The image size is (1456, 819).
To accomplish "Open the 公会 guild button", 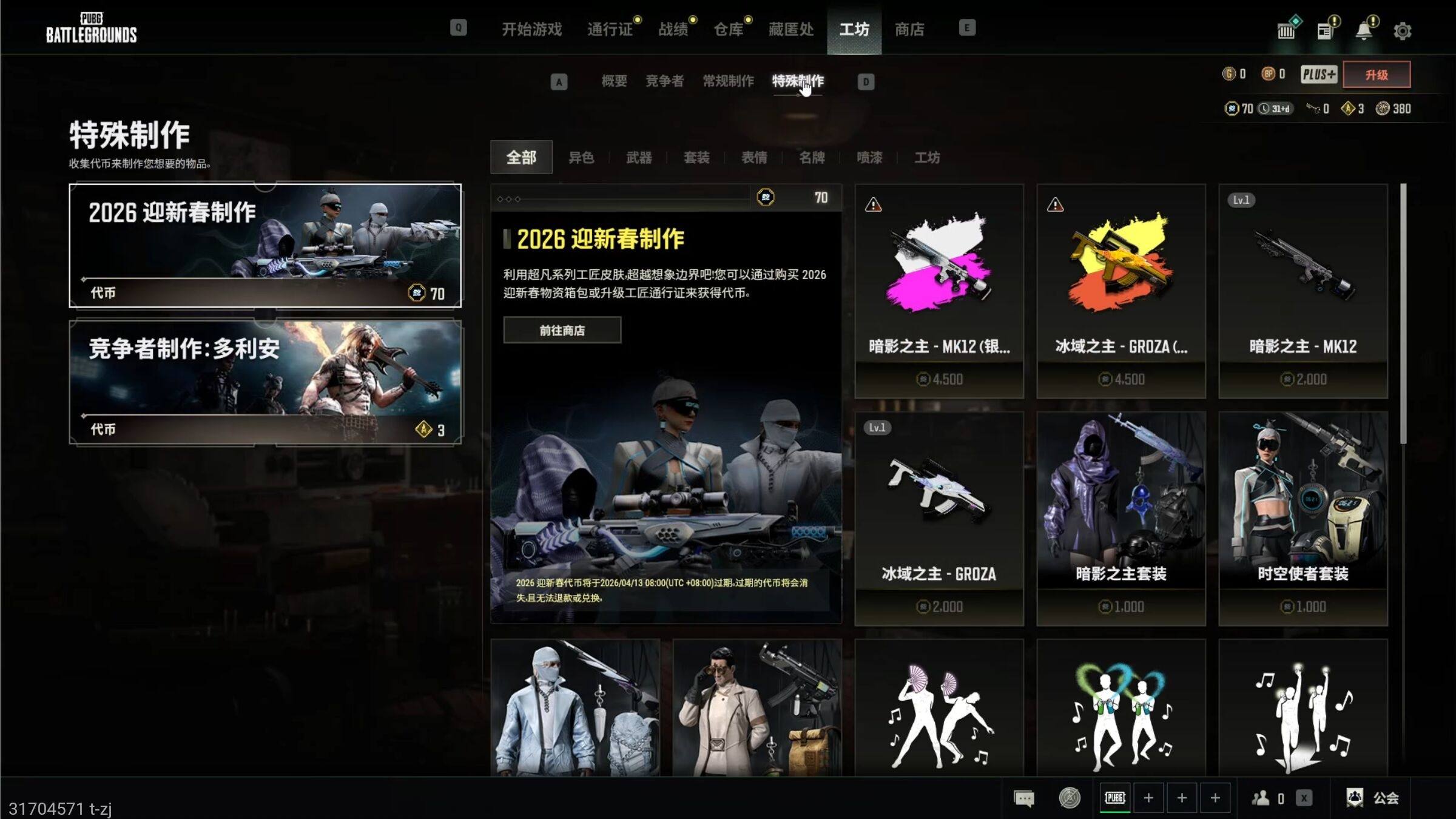I will click(1372, 798).
